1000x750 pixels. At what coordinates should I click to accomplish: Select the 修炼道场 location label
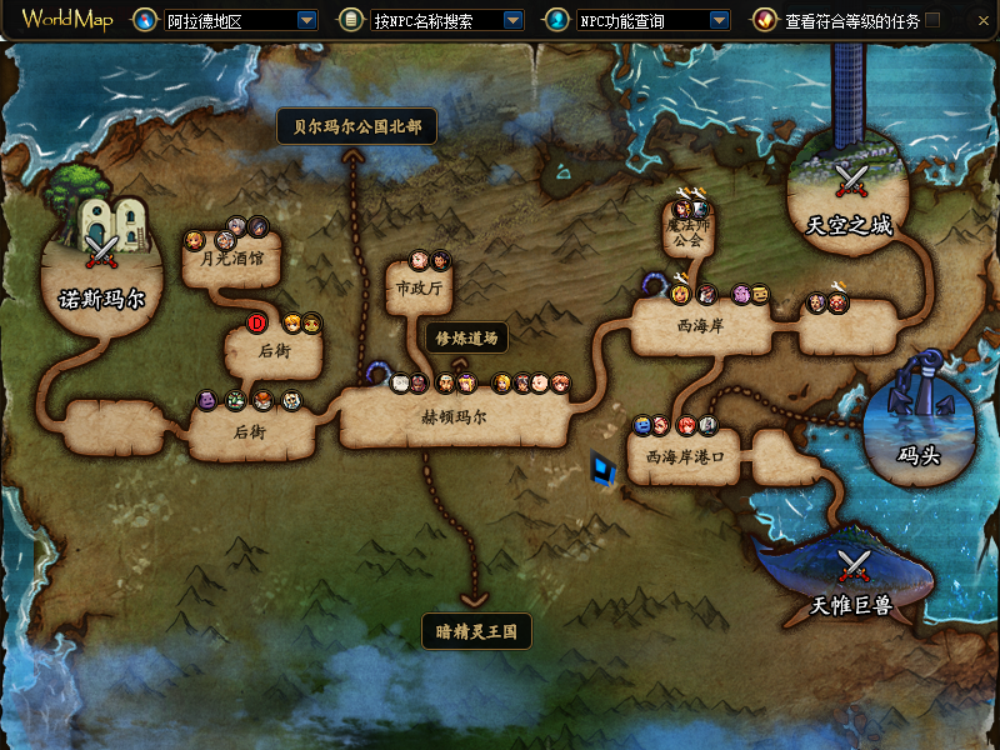click(467, 338)
